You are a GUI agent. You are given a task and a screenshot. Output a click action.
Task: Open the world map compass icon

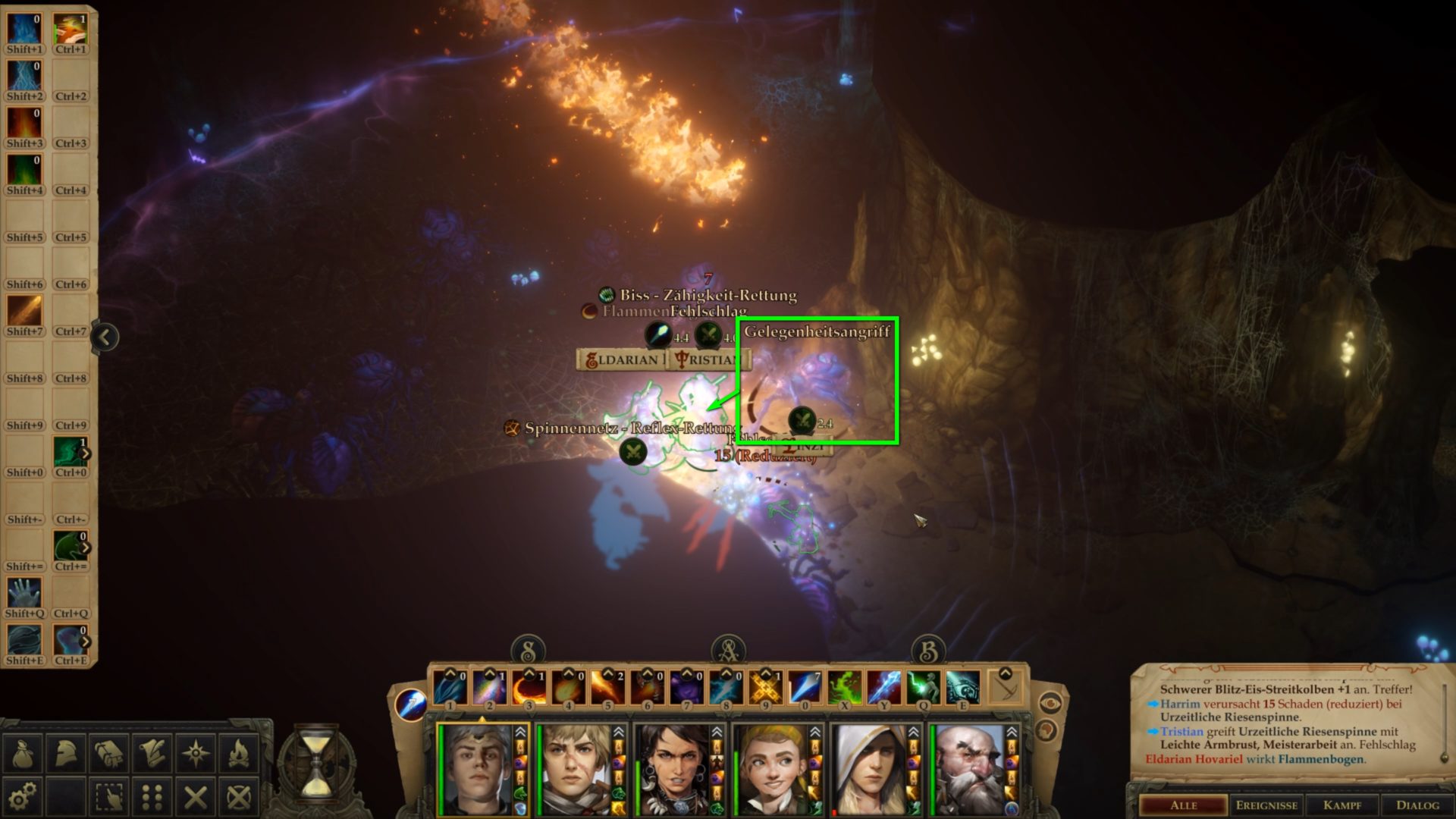point(196,752)
